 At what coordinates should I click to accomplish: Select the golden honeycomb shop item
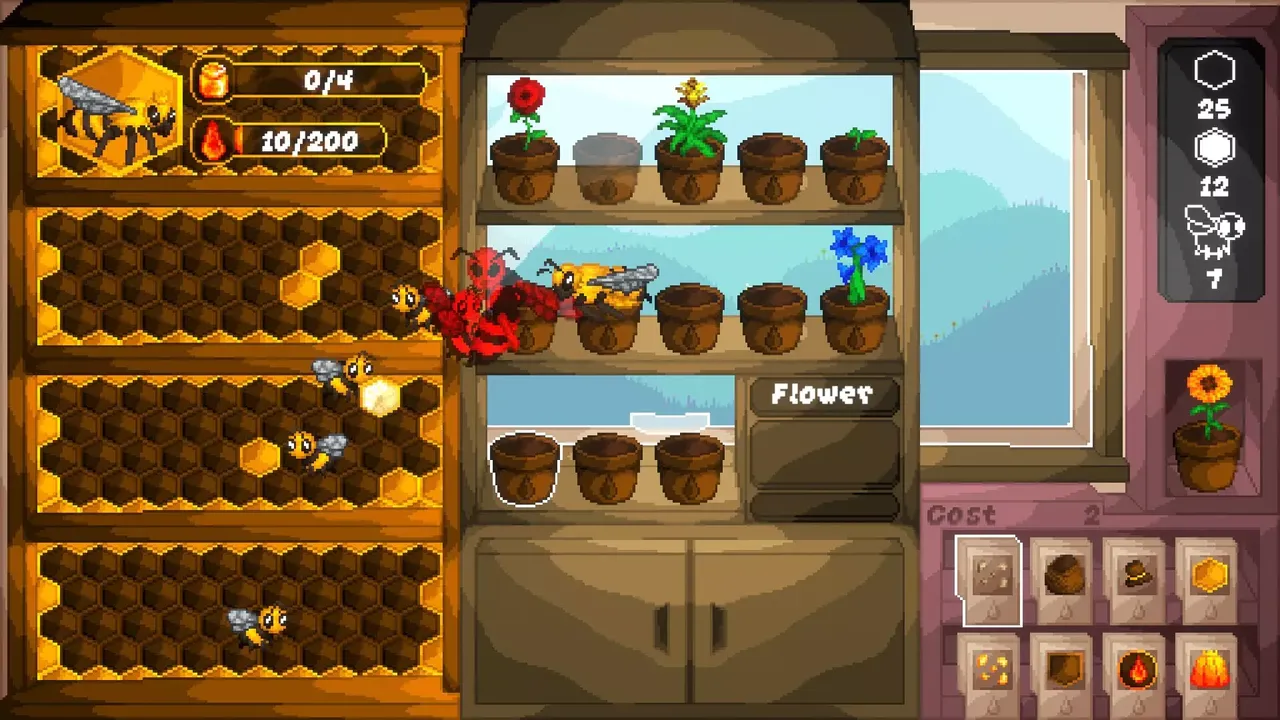coord(1209,580)
